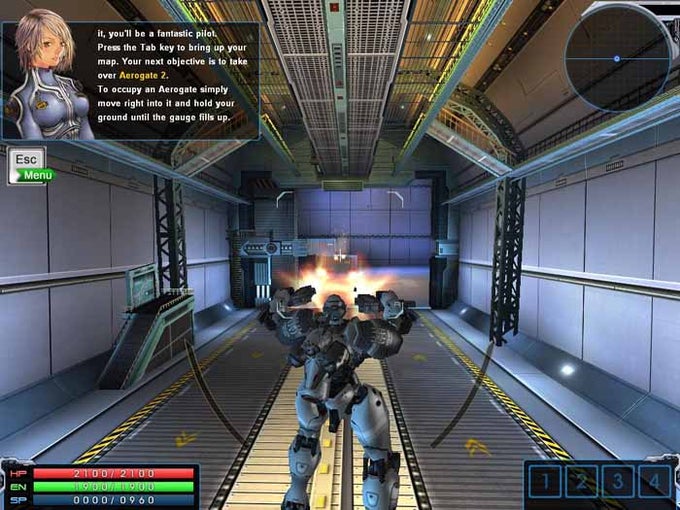Select weapon slot 1
The width and height of the screenshot is (680, 510).
click(x=546, y=482)
